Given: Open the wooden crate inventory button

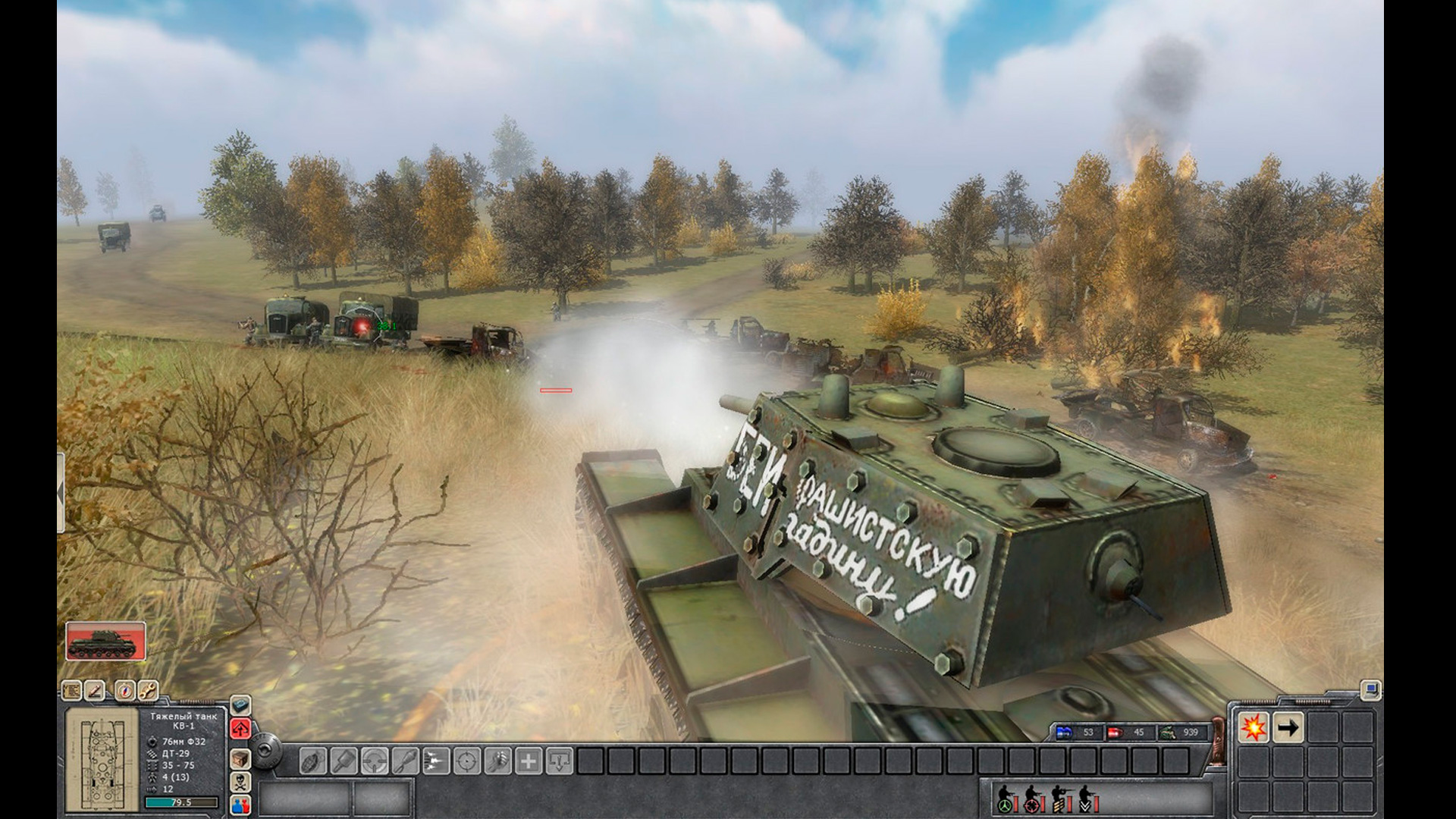Looking at the screenshot, I should click(x=240, y=758).
